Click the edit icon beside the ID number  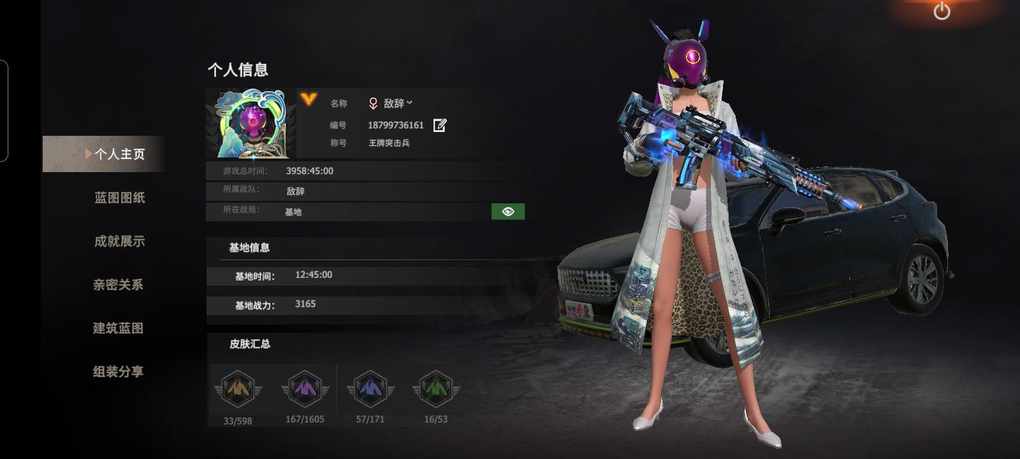pyautogui.click(x=440, y=125)
